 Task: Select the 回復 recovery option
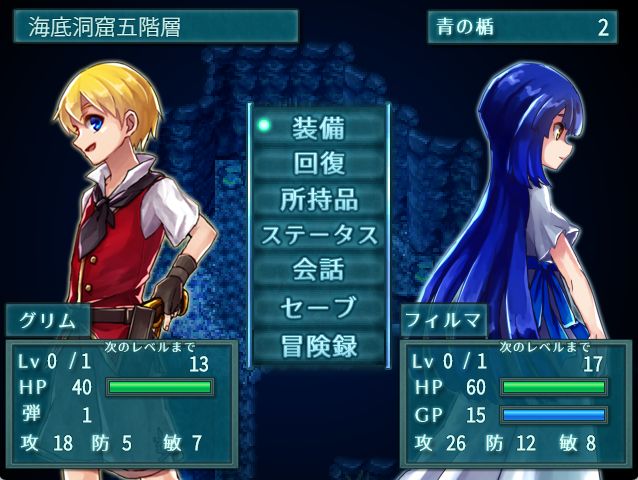pos(318,163)
